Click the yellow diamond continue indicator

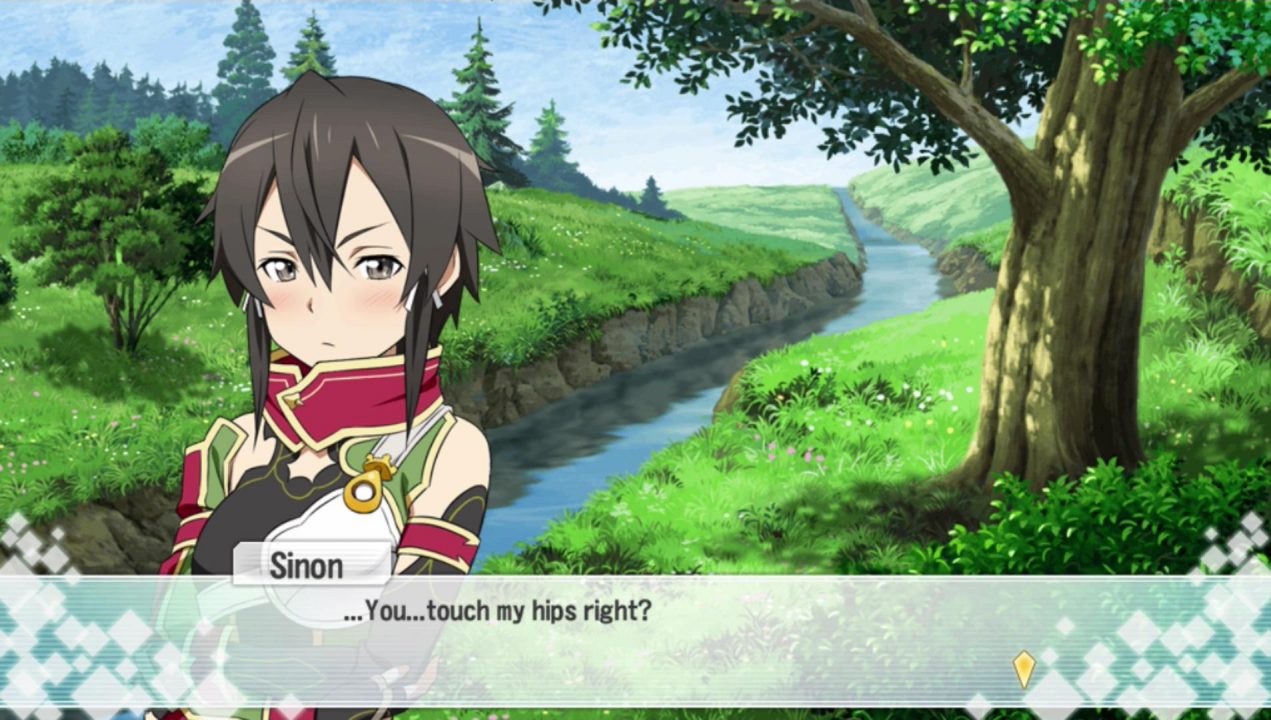[x=1023, y=668]
